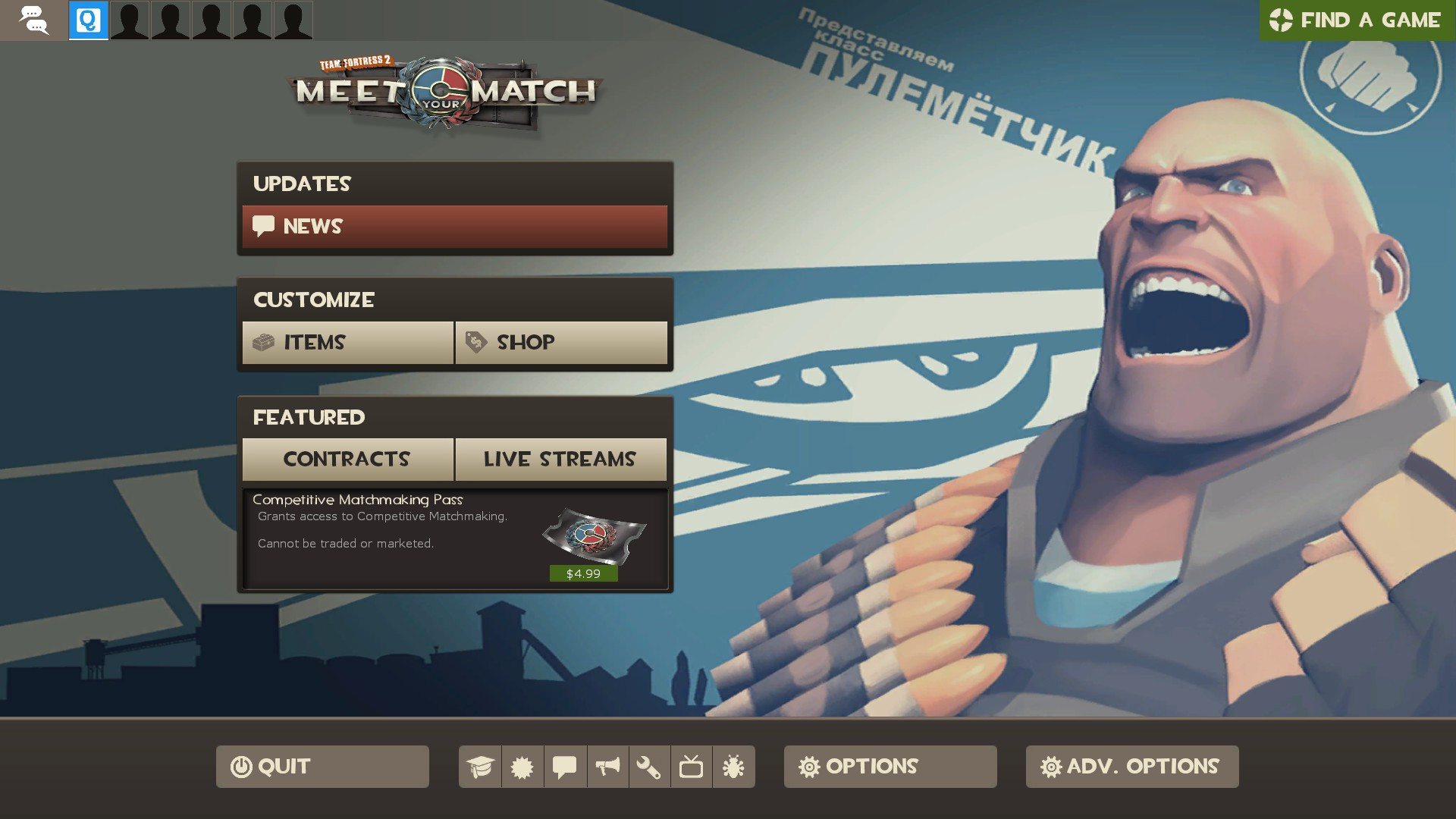Open your backpack via the Items button
1456x819 pixels.
coord(347,343)
